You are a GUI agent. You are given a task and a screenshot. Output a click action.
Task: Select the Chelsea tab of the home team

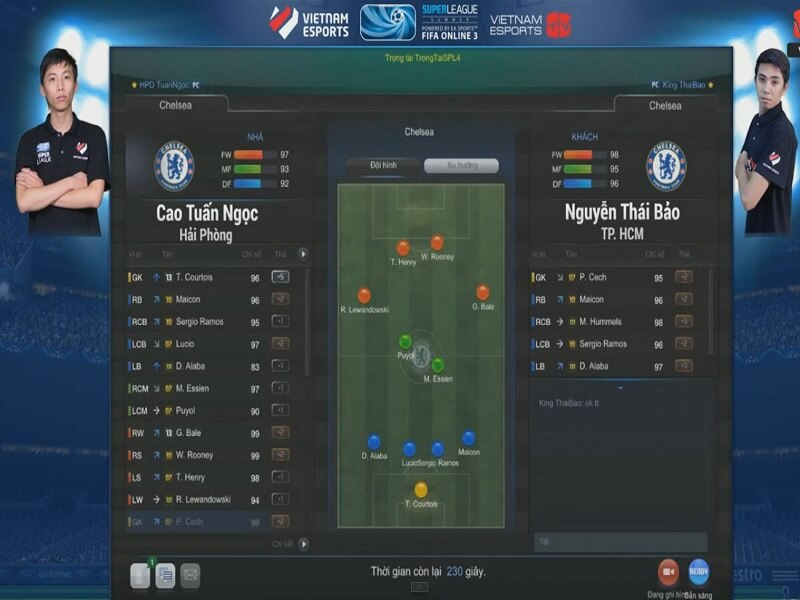175,105
